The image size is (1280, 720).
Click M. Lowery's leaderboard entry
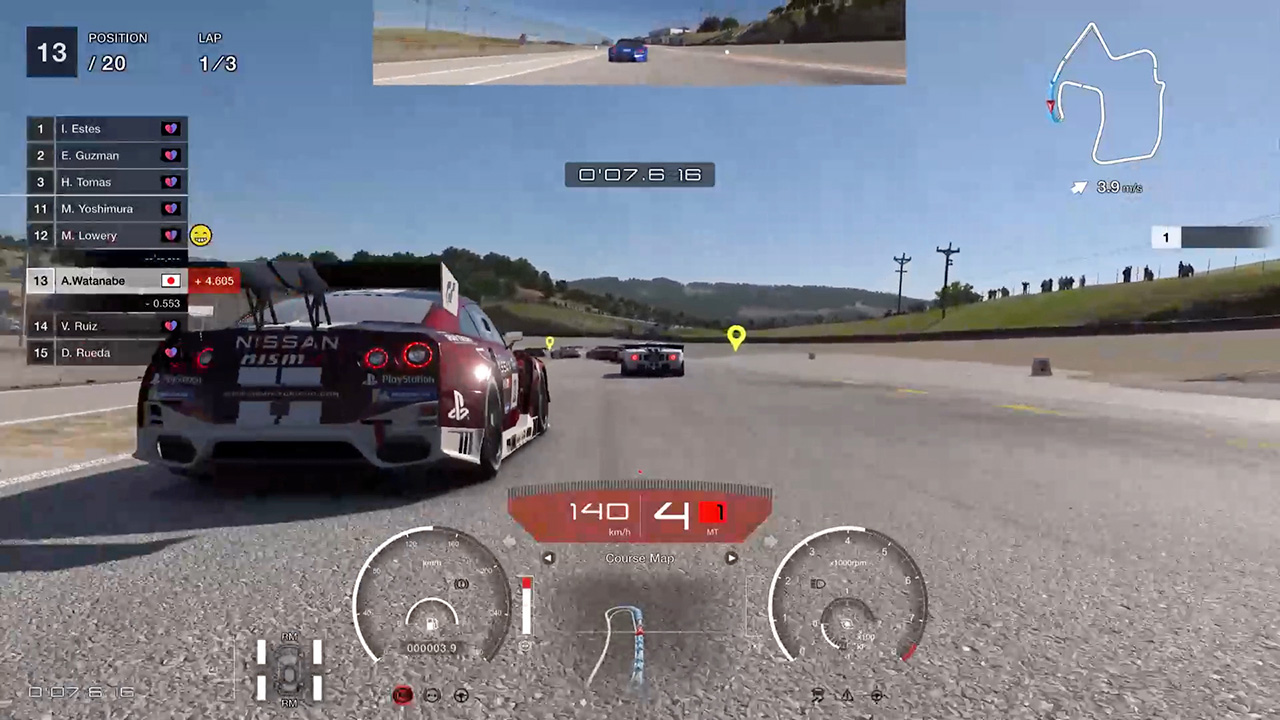click(x=106, y=236)
